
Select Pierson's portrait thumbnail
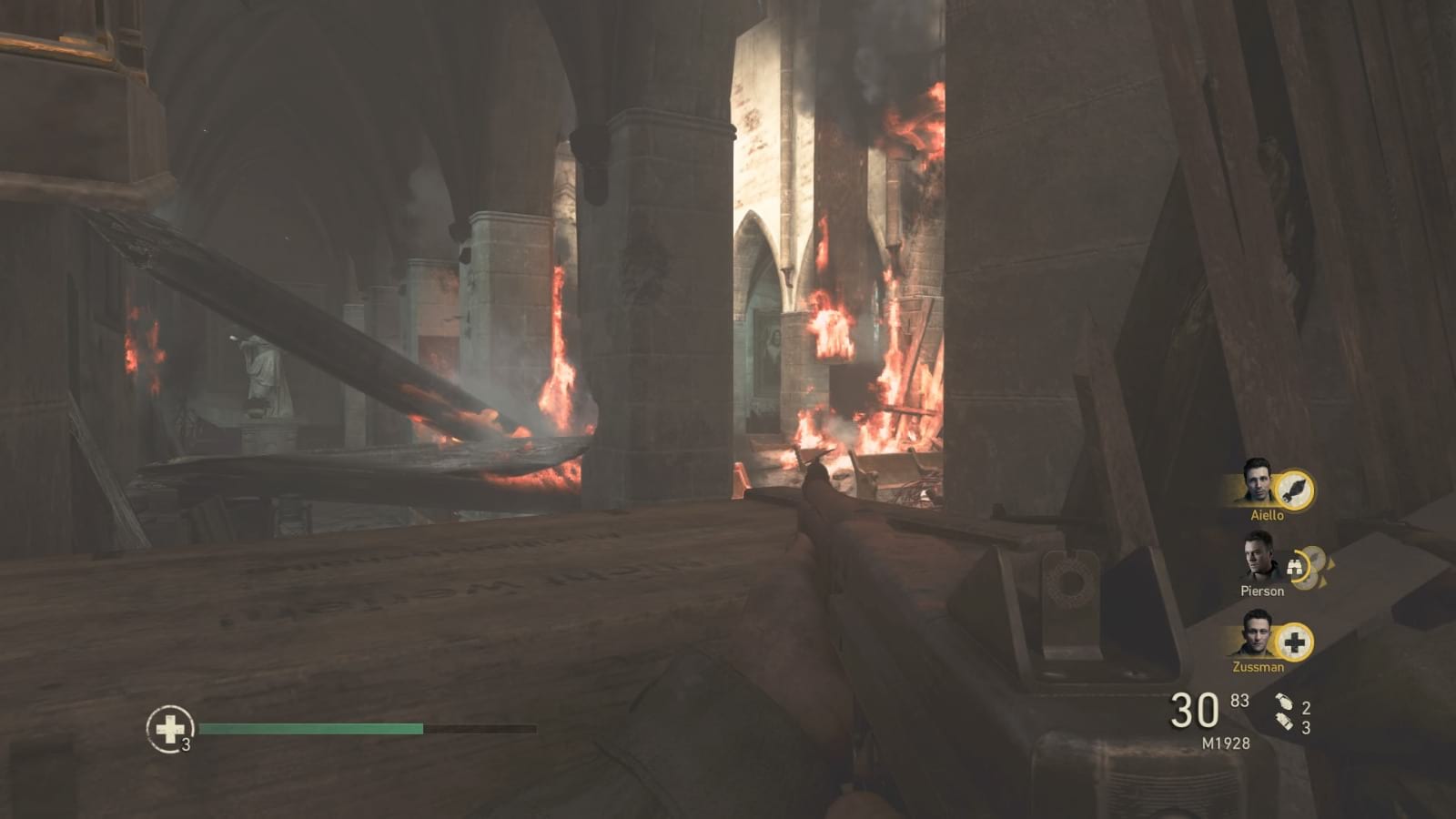pyautogui.click(x=1259, y=562)
